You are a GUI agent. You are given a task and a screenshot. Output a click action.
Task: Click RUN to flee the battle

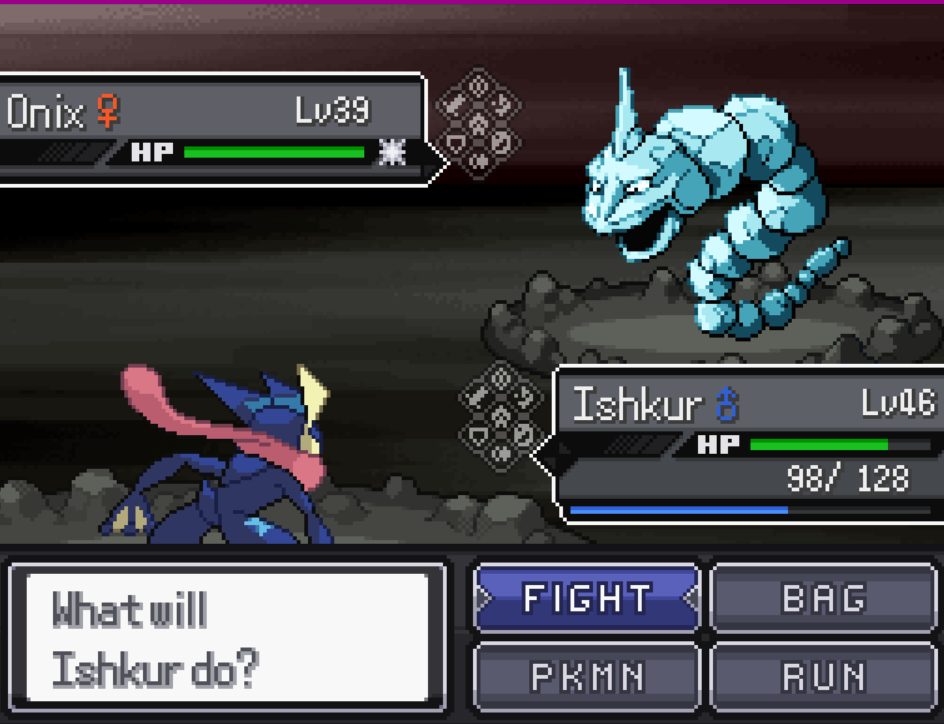click(823, 676)
